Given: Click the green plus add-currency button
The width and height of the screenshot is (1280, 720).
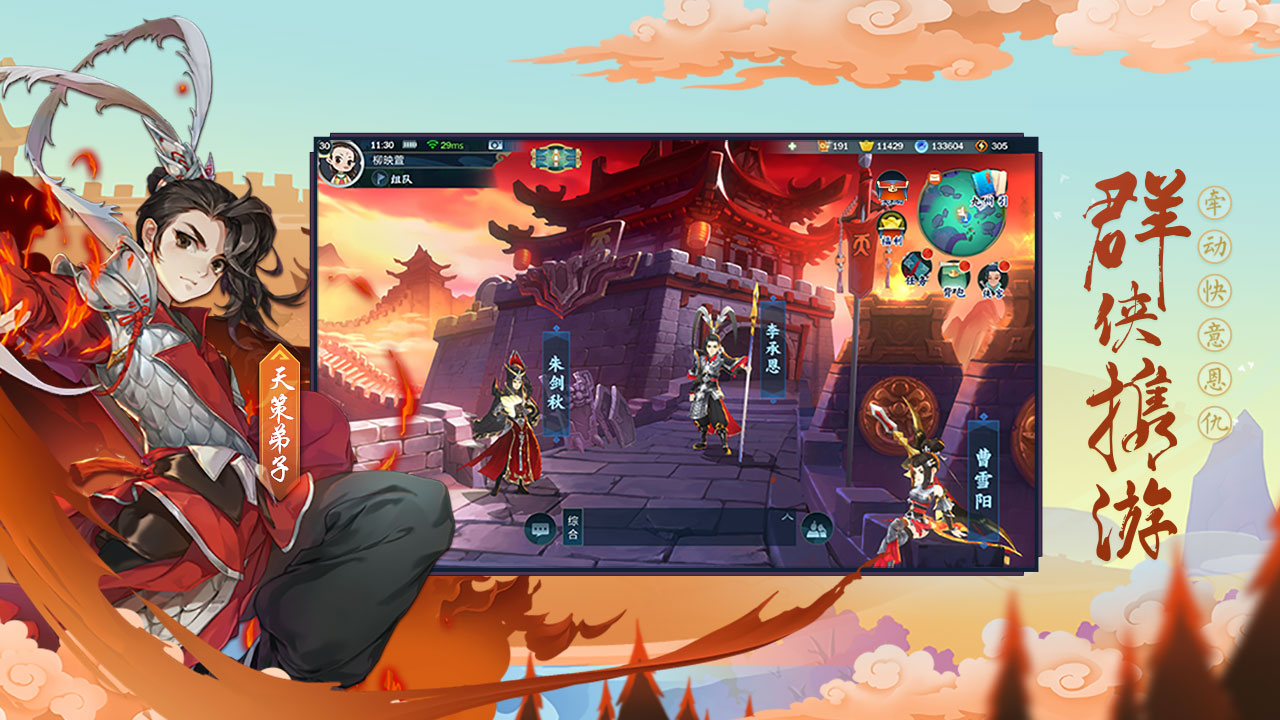Looking at the screenshot, I should pos(793,146).
